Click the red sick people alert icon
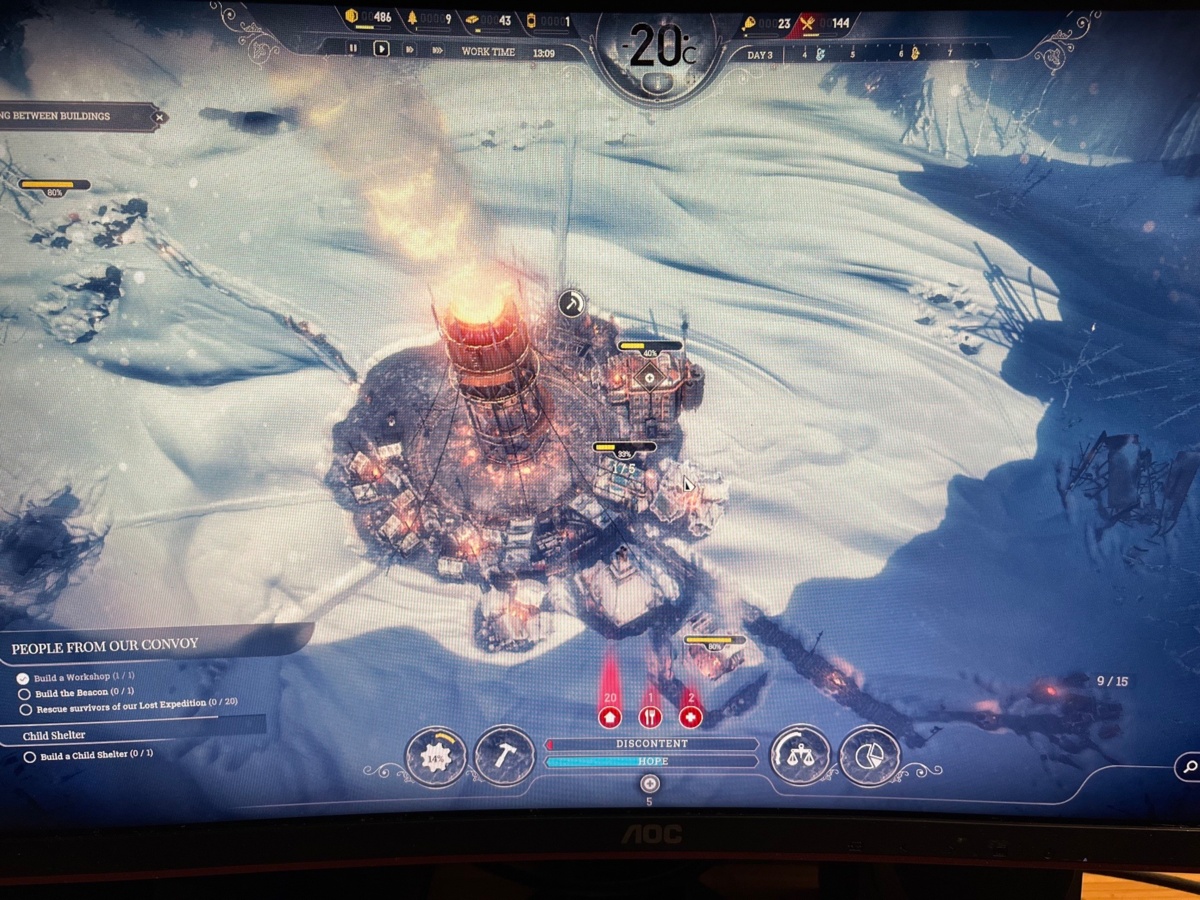Viewport: 1200px width, 900px height. point(690,717)
